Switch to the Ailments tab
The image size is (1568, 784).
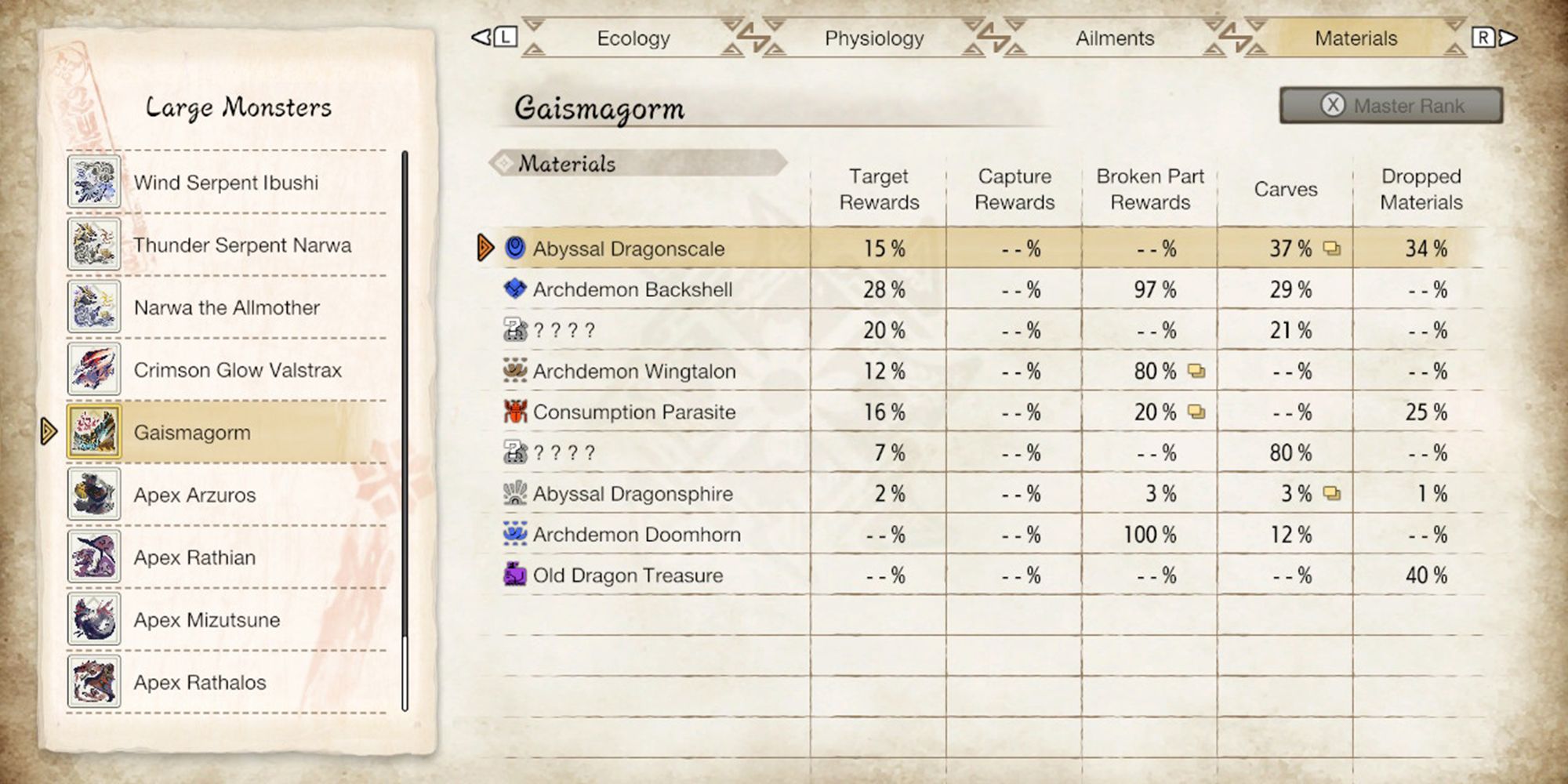pyautogui.click(x=1113, y=38)
